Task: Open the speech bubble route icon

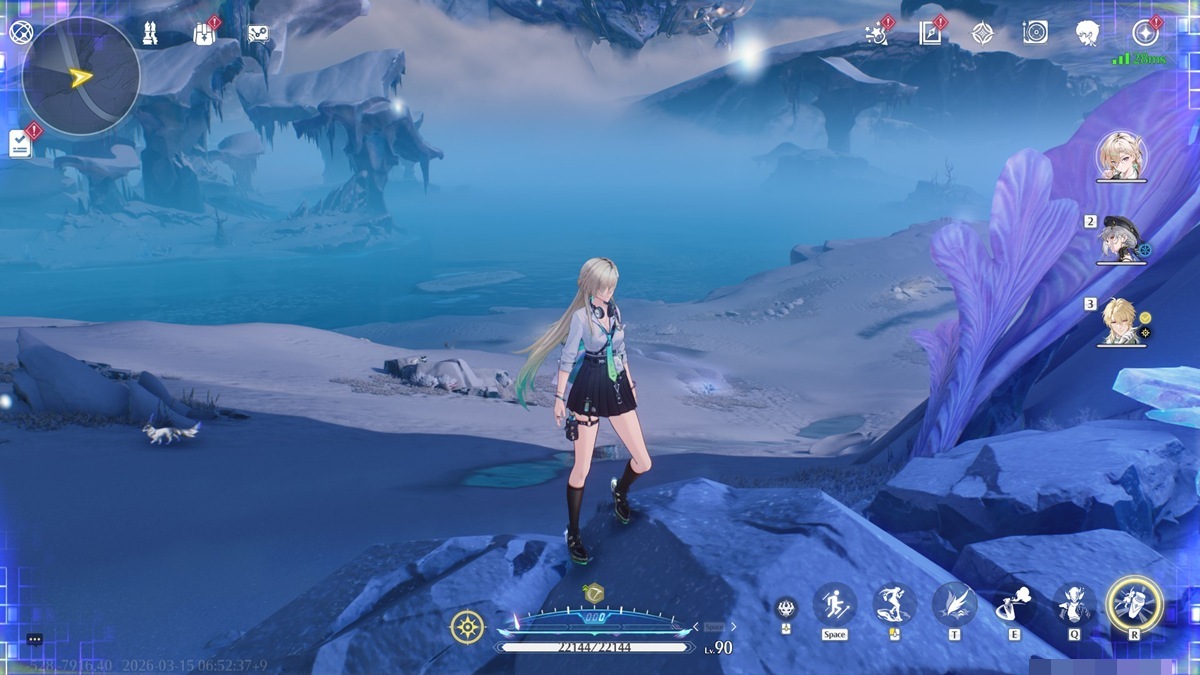Action: pyautogui.click(x=258, y=34)
